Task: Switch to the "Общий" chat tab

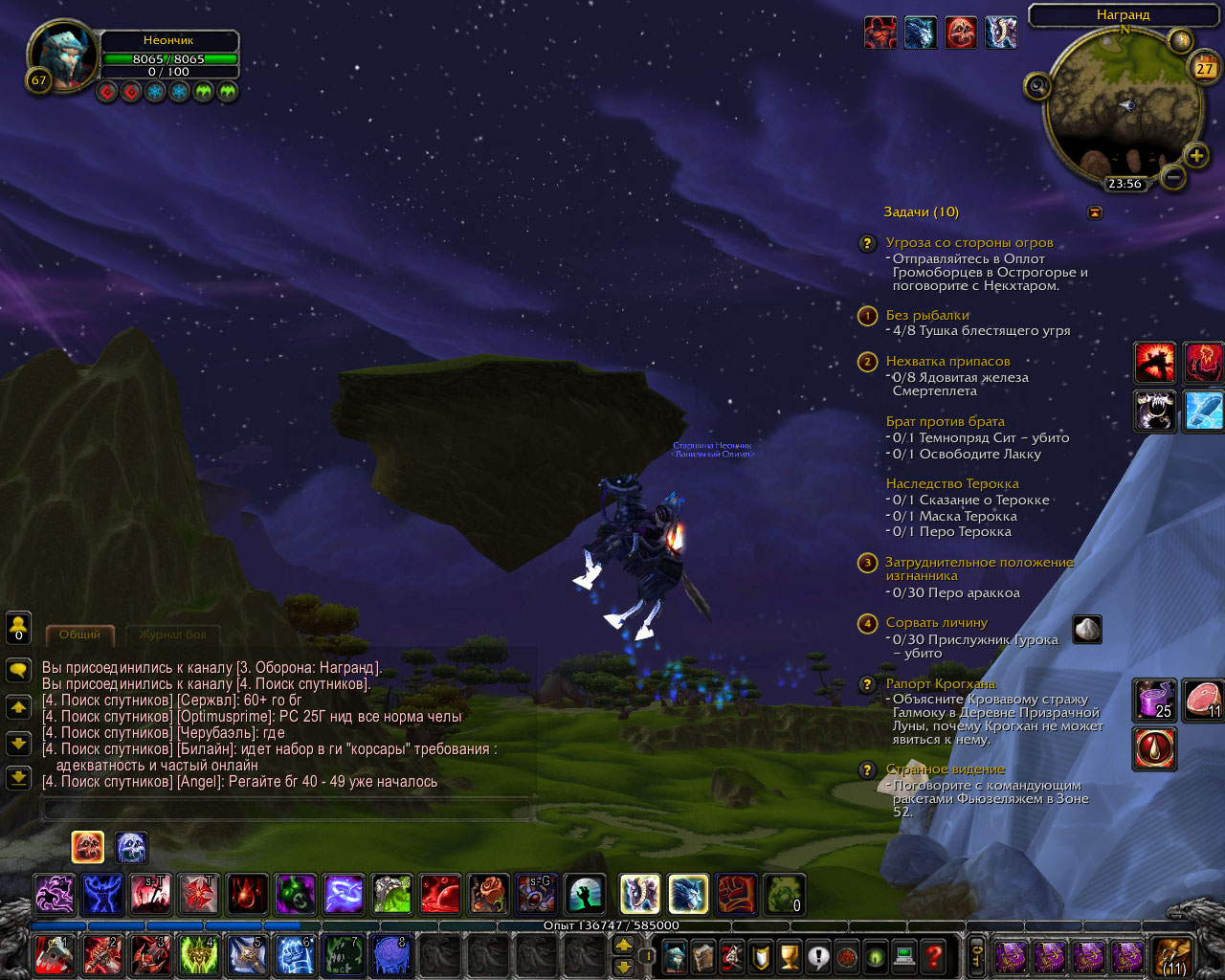Action: pos(80,635)
